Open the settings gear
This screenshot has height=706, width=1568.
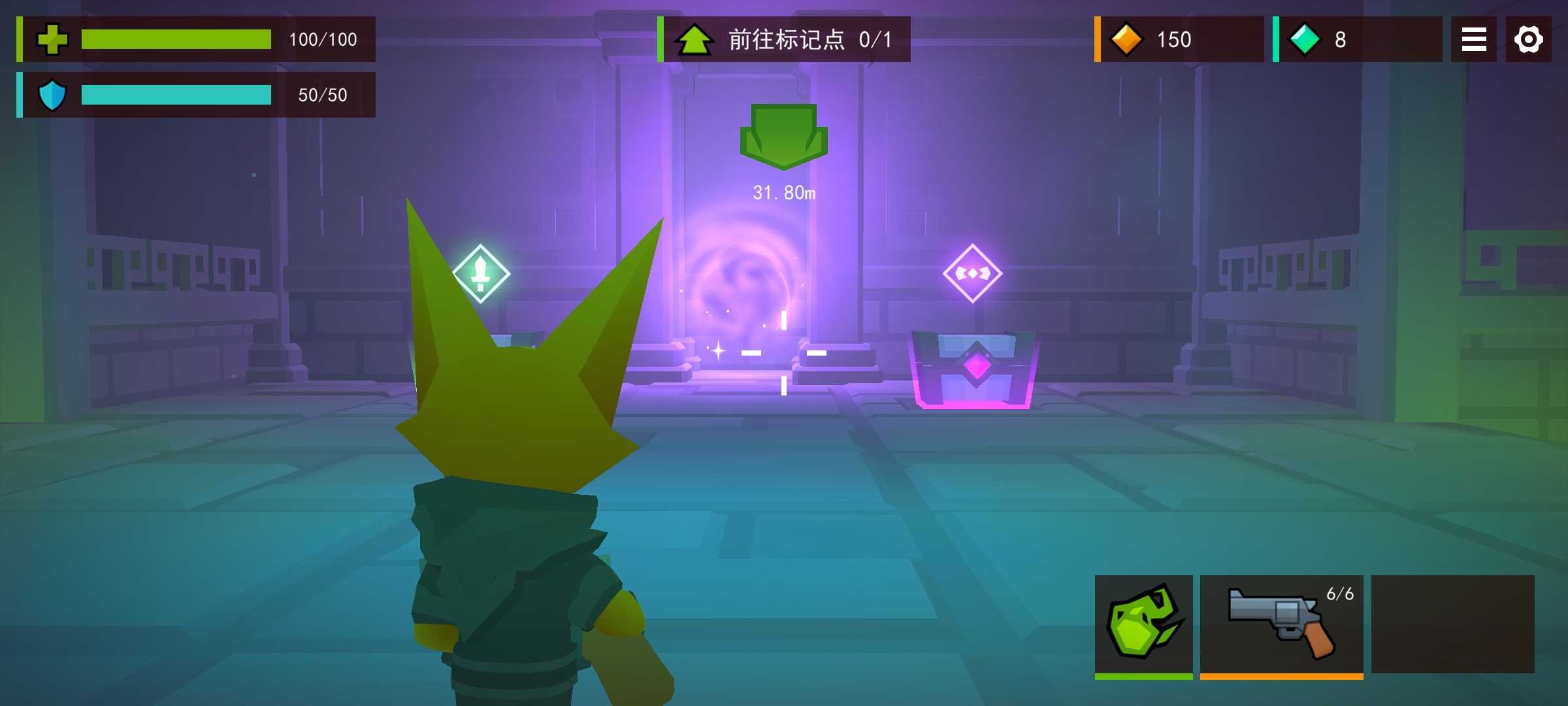(x=1528, y=40)
